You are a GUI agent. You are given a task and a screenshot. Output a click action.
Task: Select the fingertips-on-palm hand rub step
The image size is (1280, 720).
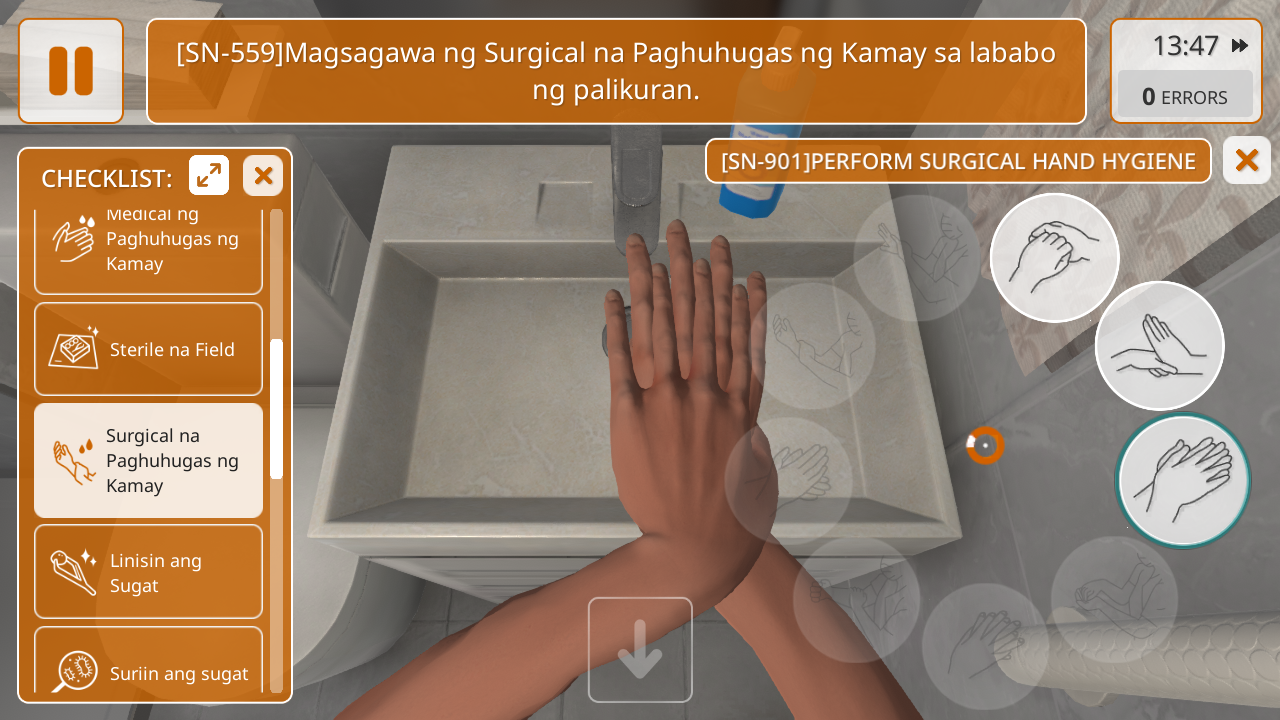1160,346
